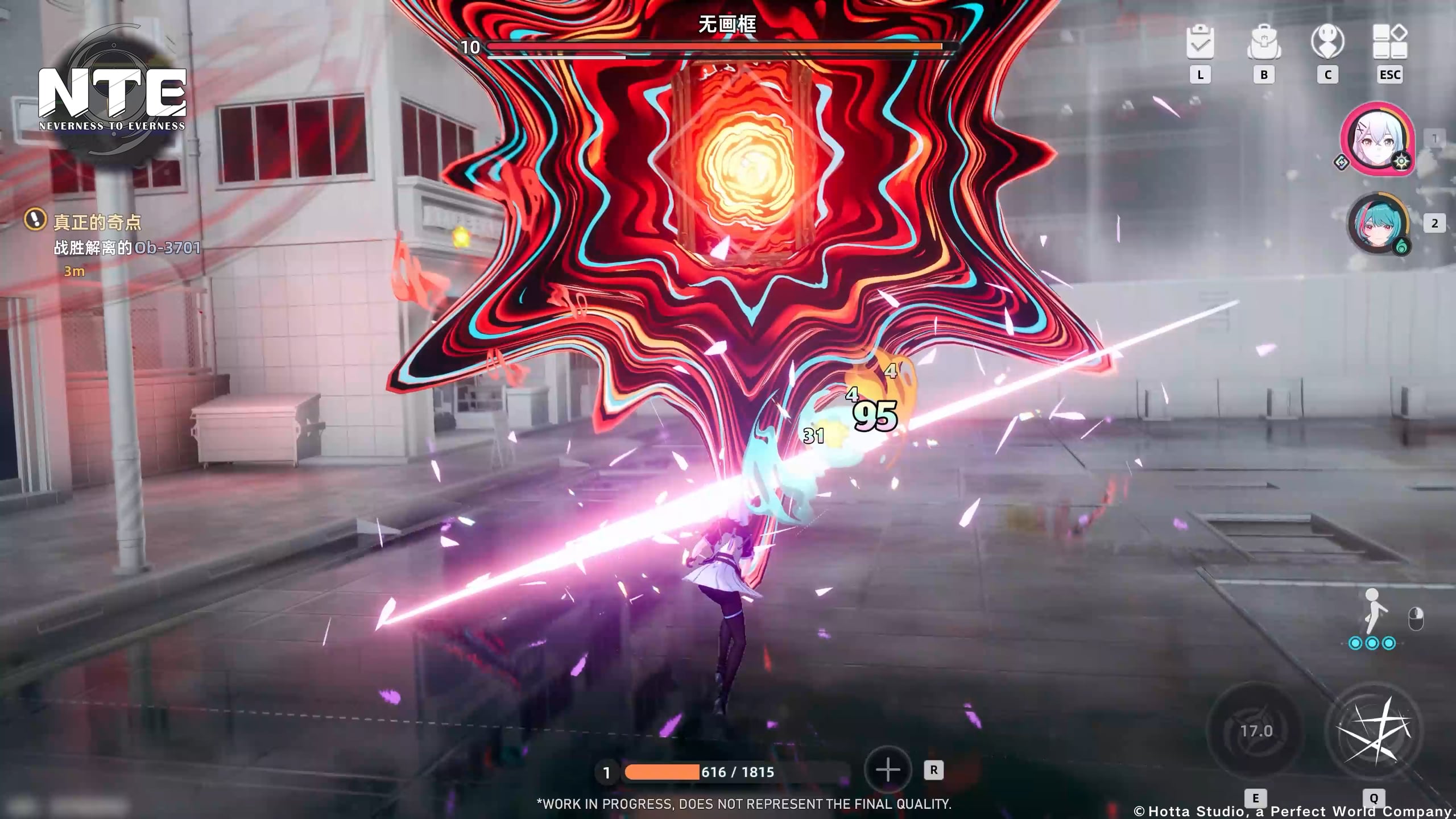Open the character menu icon

point(1327,42)
